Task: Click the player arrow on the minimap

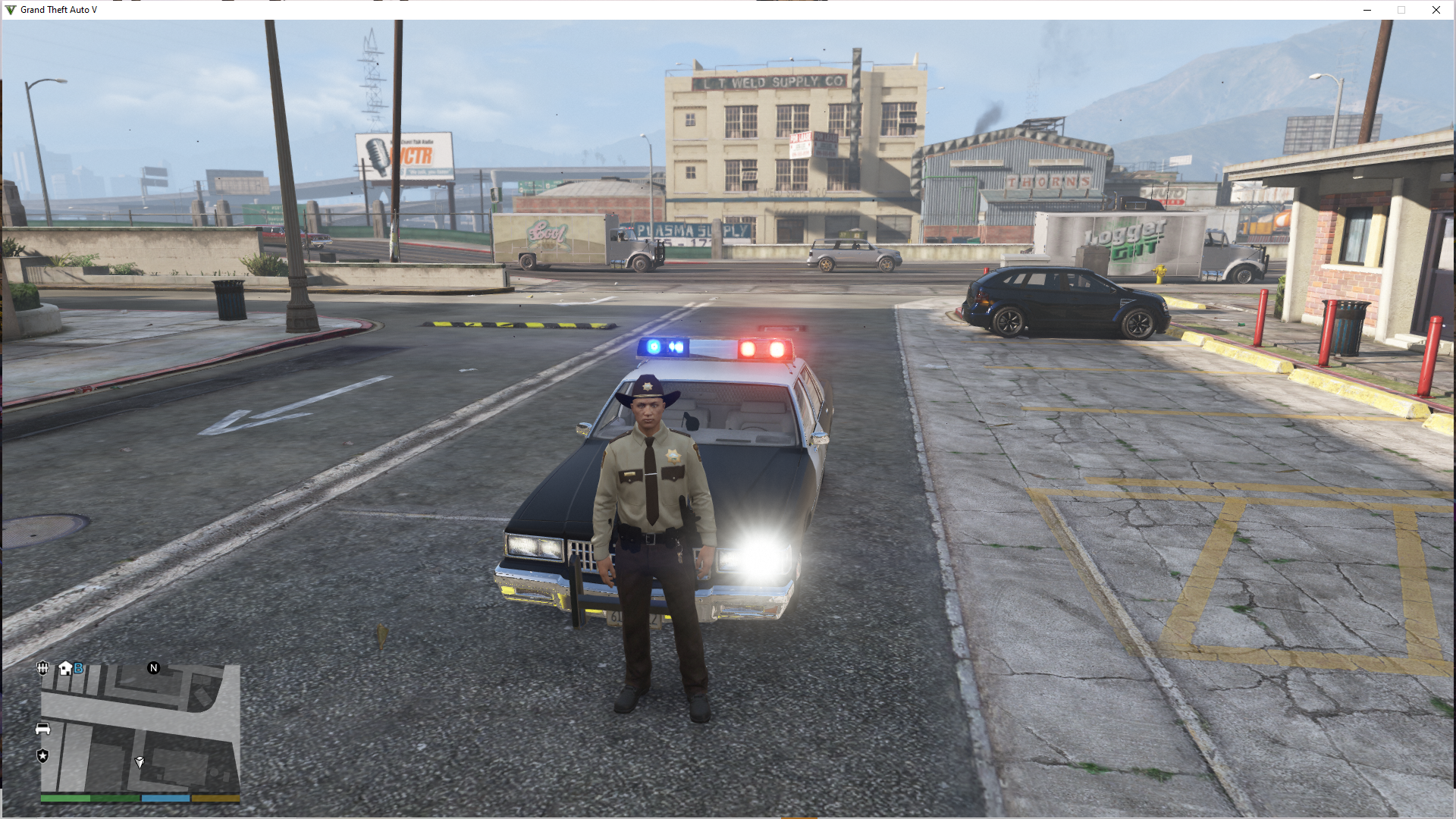Action: 140,761
